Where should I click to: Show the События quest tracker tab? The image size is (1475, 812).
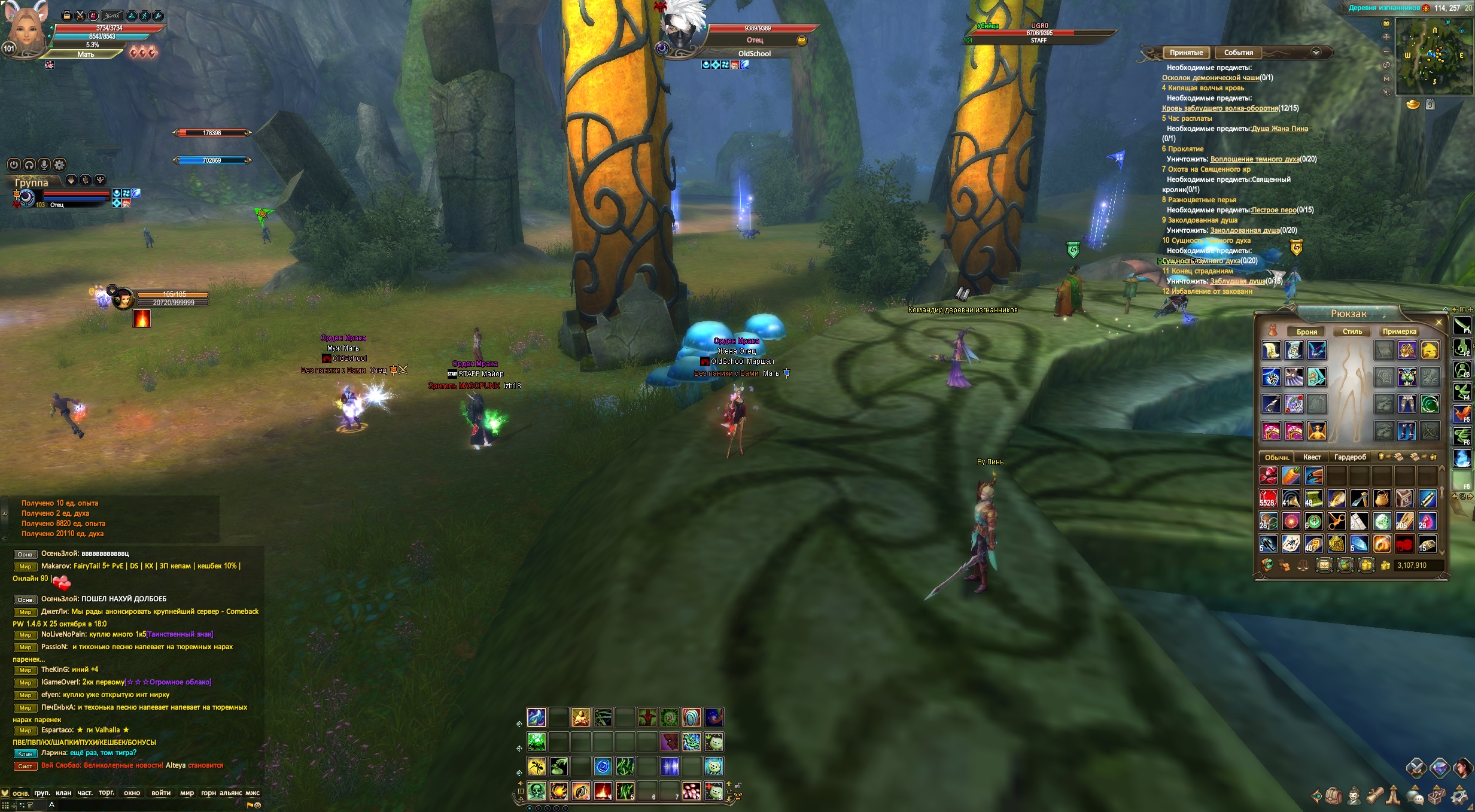coord(1238,53)
